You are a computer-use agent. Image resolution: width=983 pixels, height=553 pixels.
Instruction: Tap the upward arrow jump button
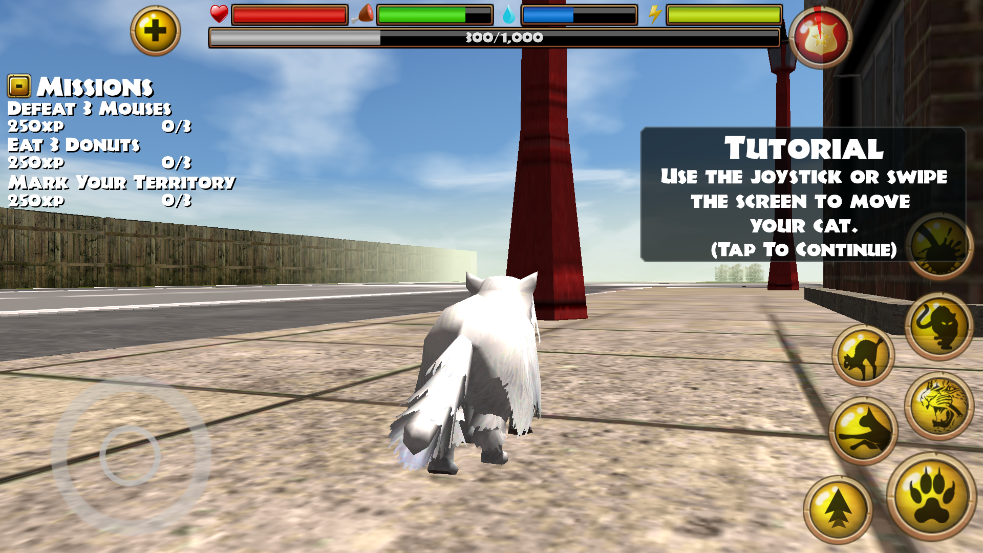838,509
